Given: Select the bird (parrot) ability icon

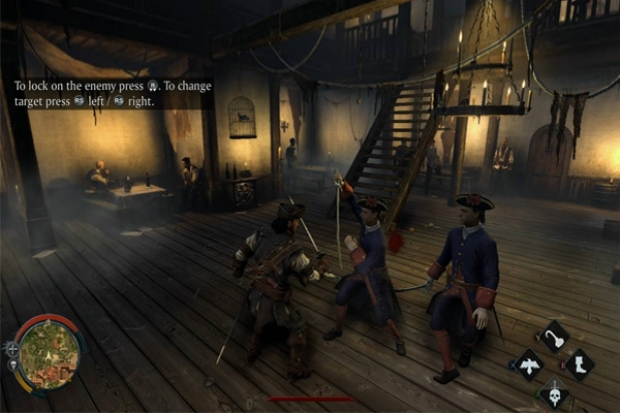Looking at the screenshot, I should (527, 364).
